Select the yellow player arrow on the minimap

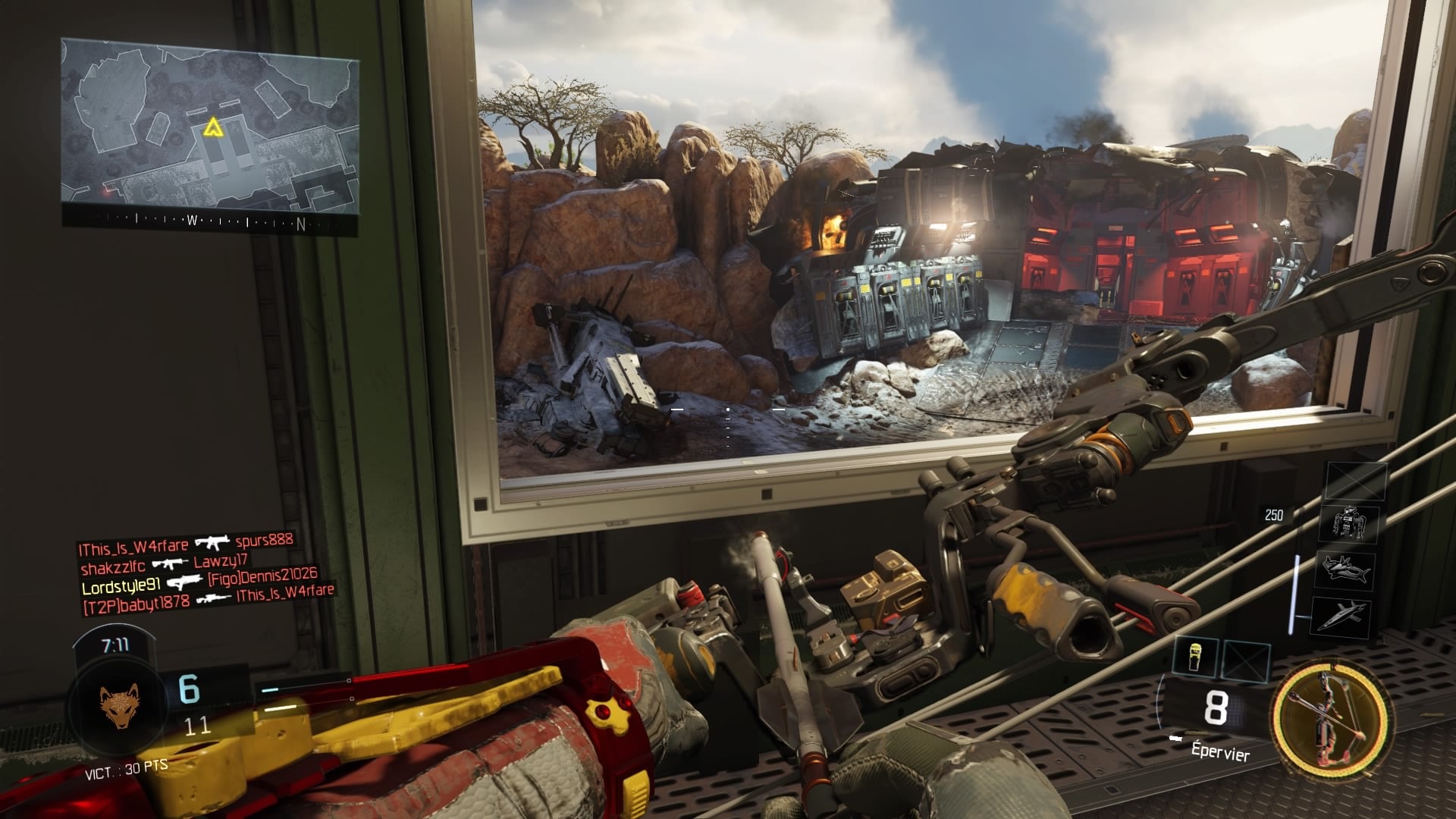[x=212, y=127]
